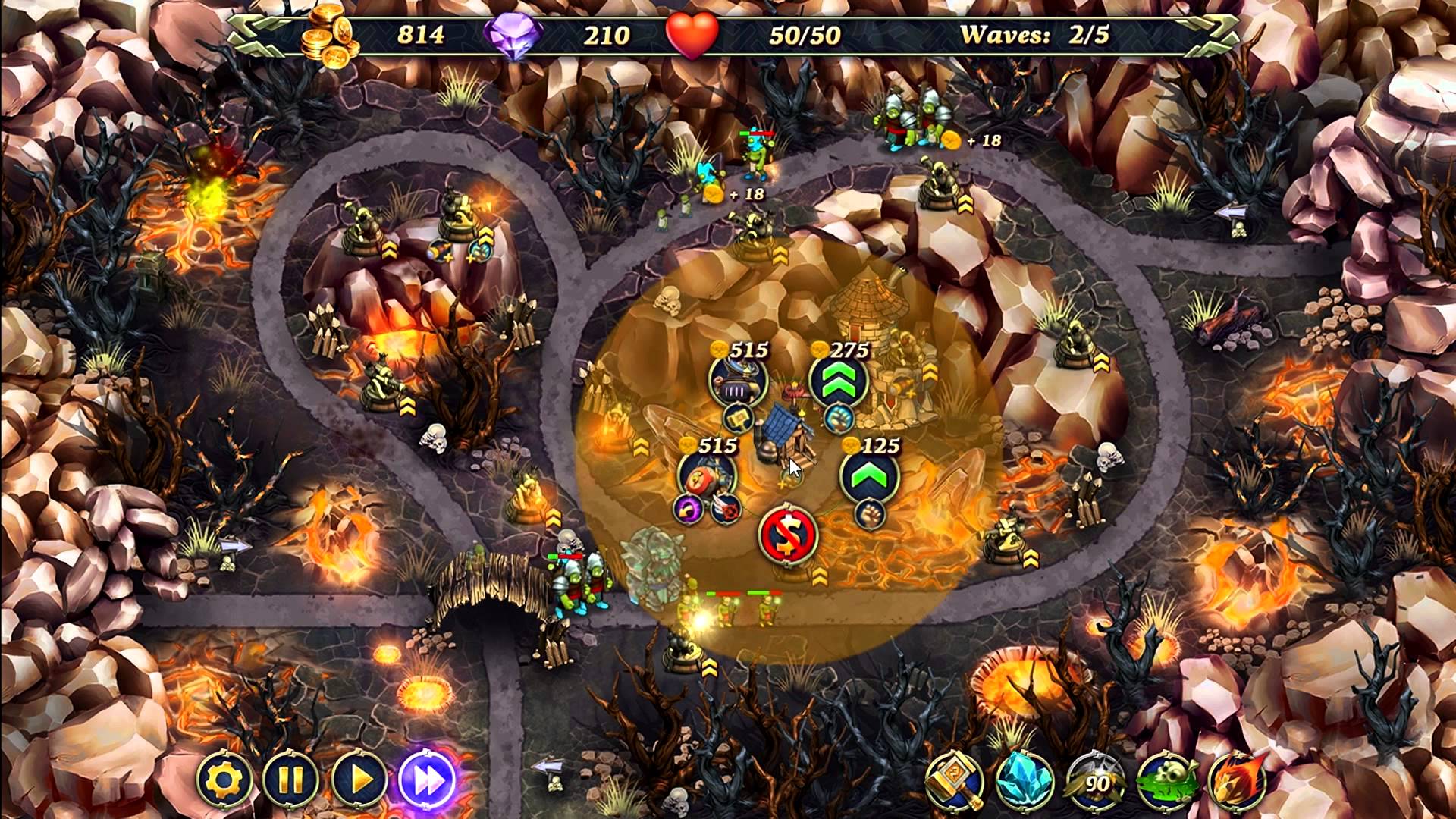
Task: Choose the 515 gold red cannon upgrade
Action: (x=707, y=476)
